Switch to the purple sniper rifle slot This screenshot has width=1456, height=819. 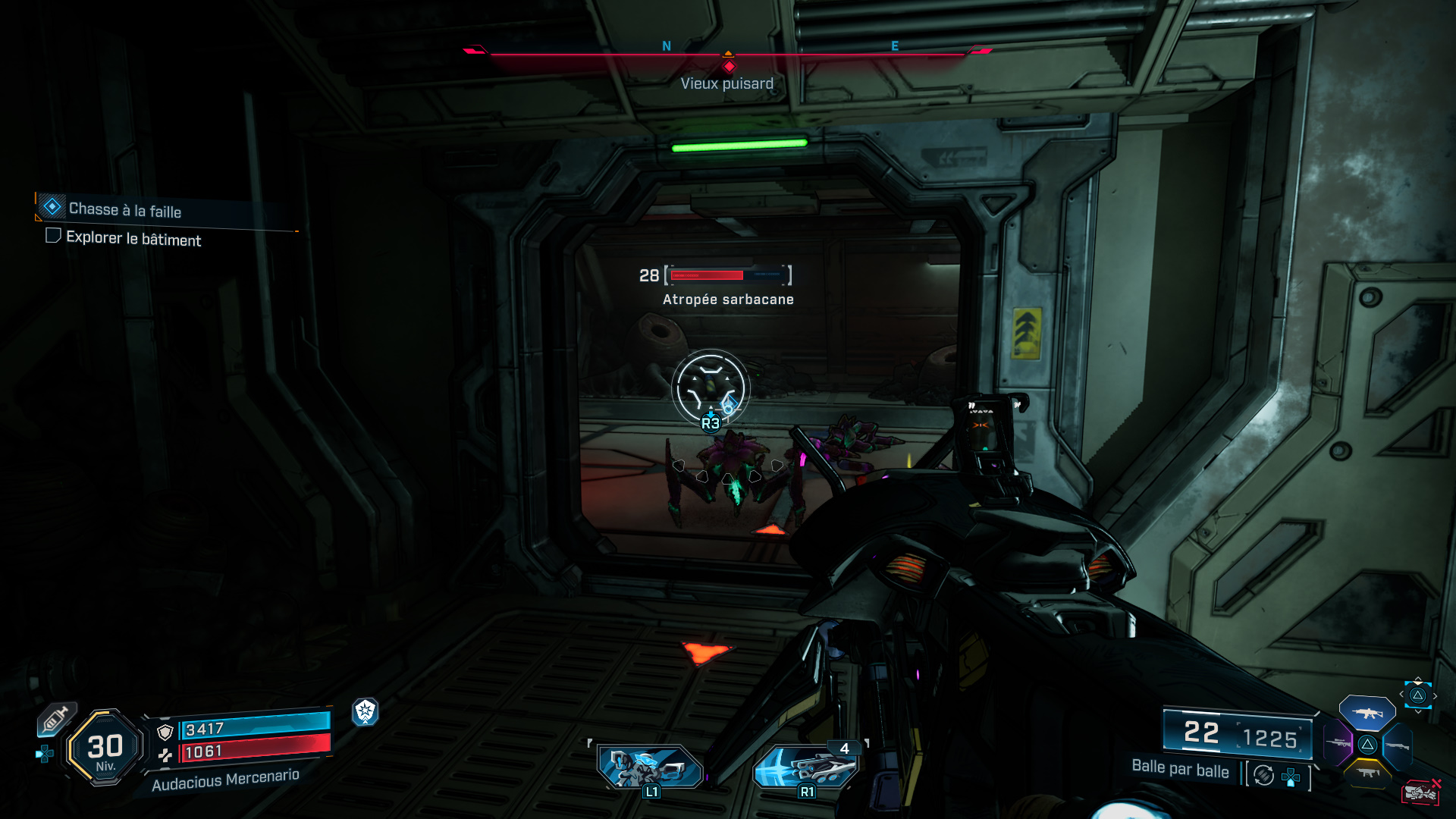[x=1338, y=743]
